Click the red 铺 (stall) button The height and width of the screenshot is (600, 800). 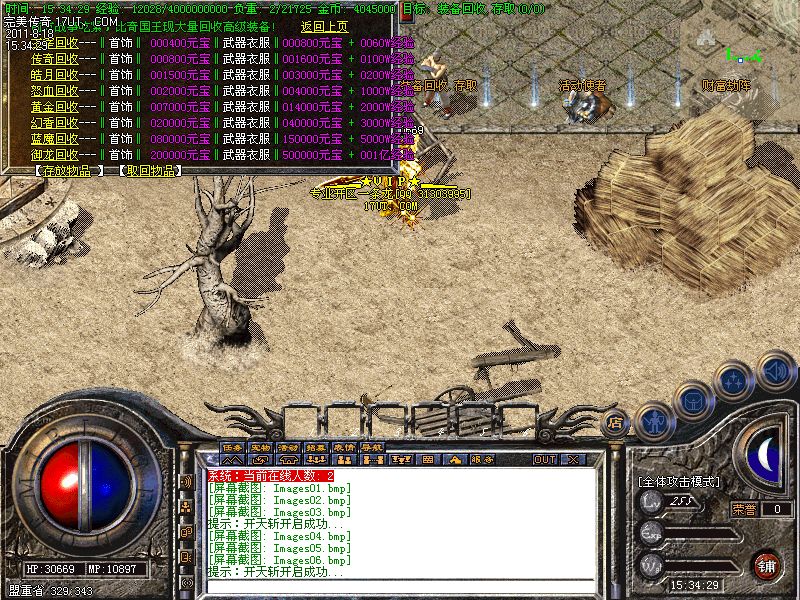(x=767, y=565)
